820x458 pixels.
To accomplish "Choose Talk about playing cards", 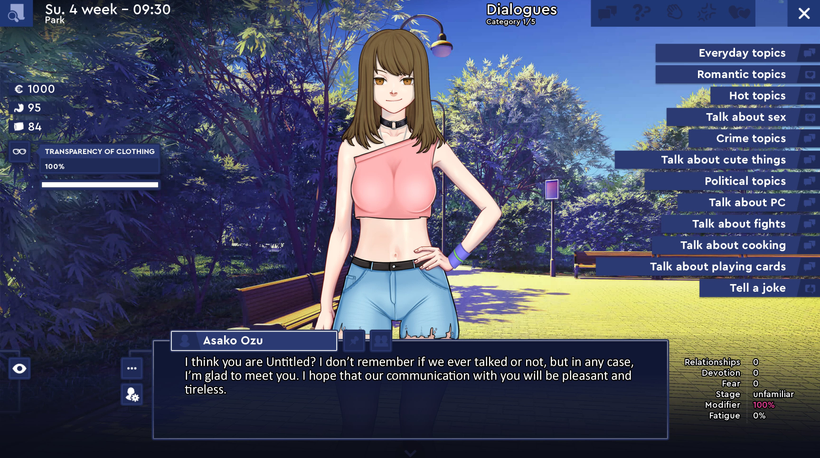I will (x=718, y=266).
